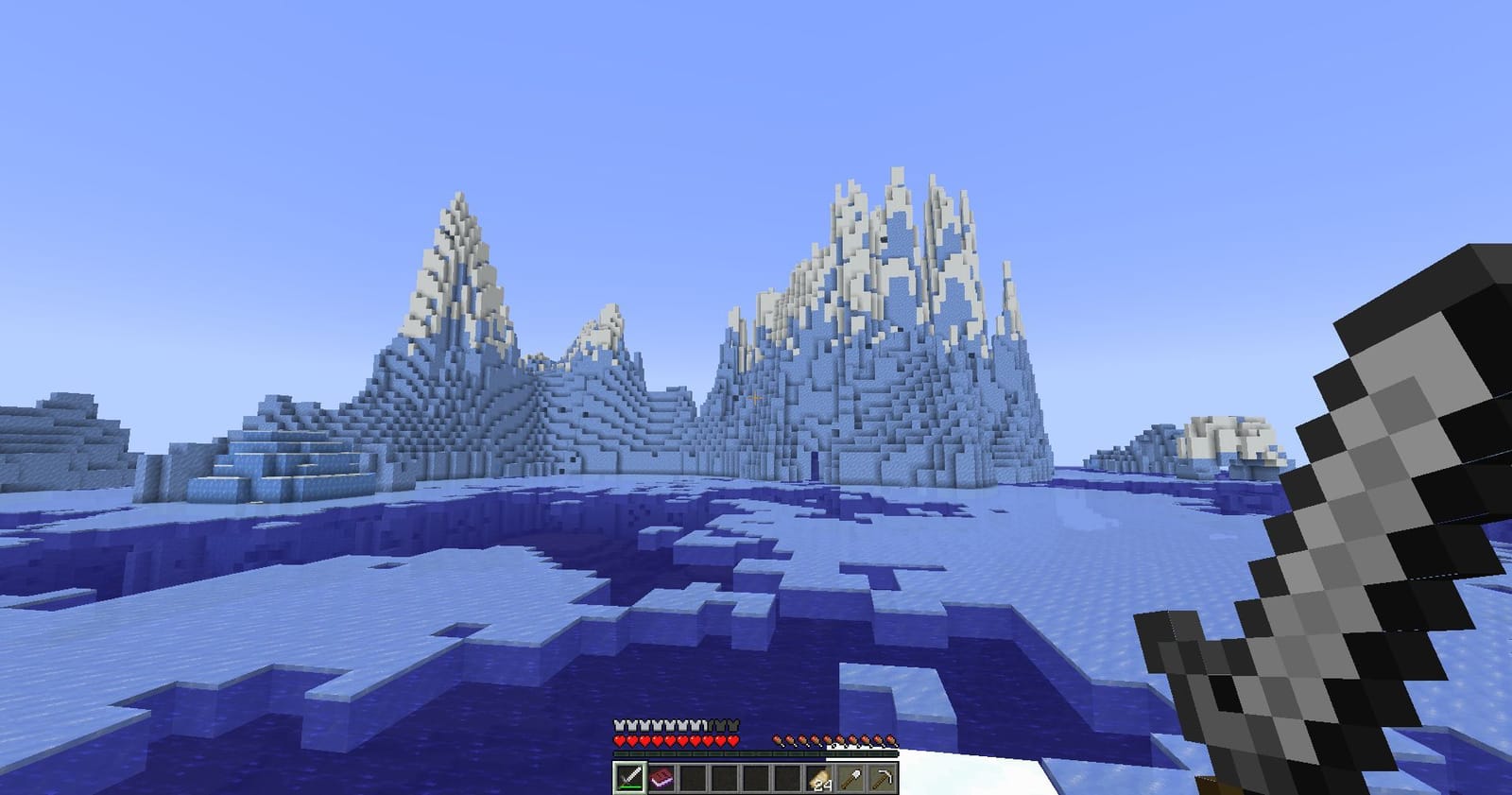Click the green durability bar under the sword

pyautogui.click(x=630, y=786)
